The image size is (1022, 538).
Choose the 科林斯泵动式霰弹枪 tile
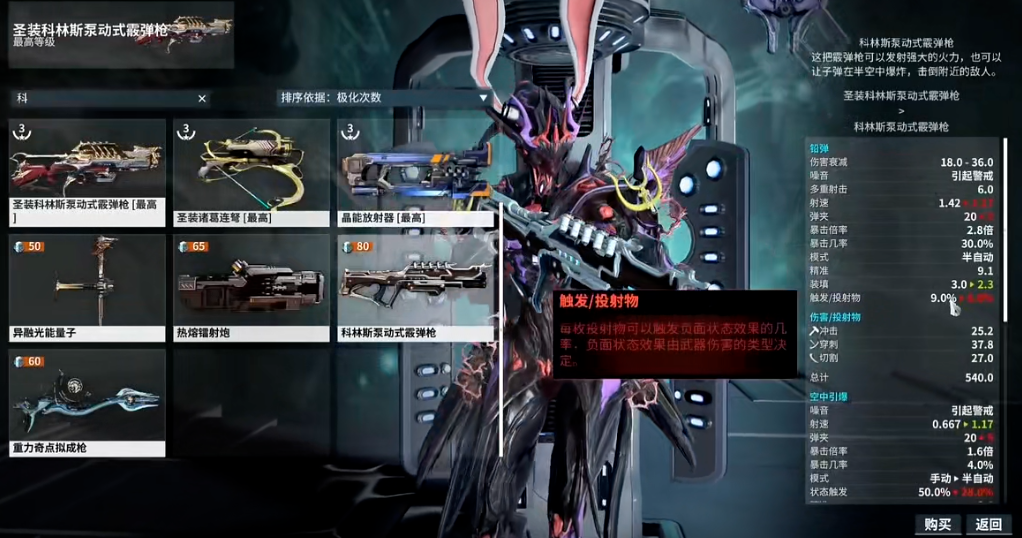point(415,286)
